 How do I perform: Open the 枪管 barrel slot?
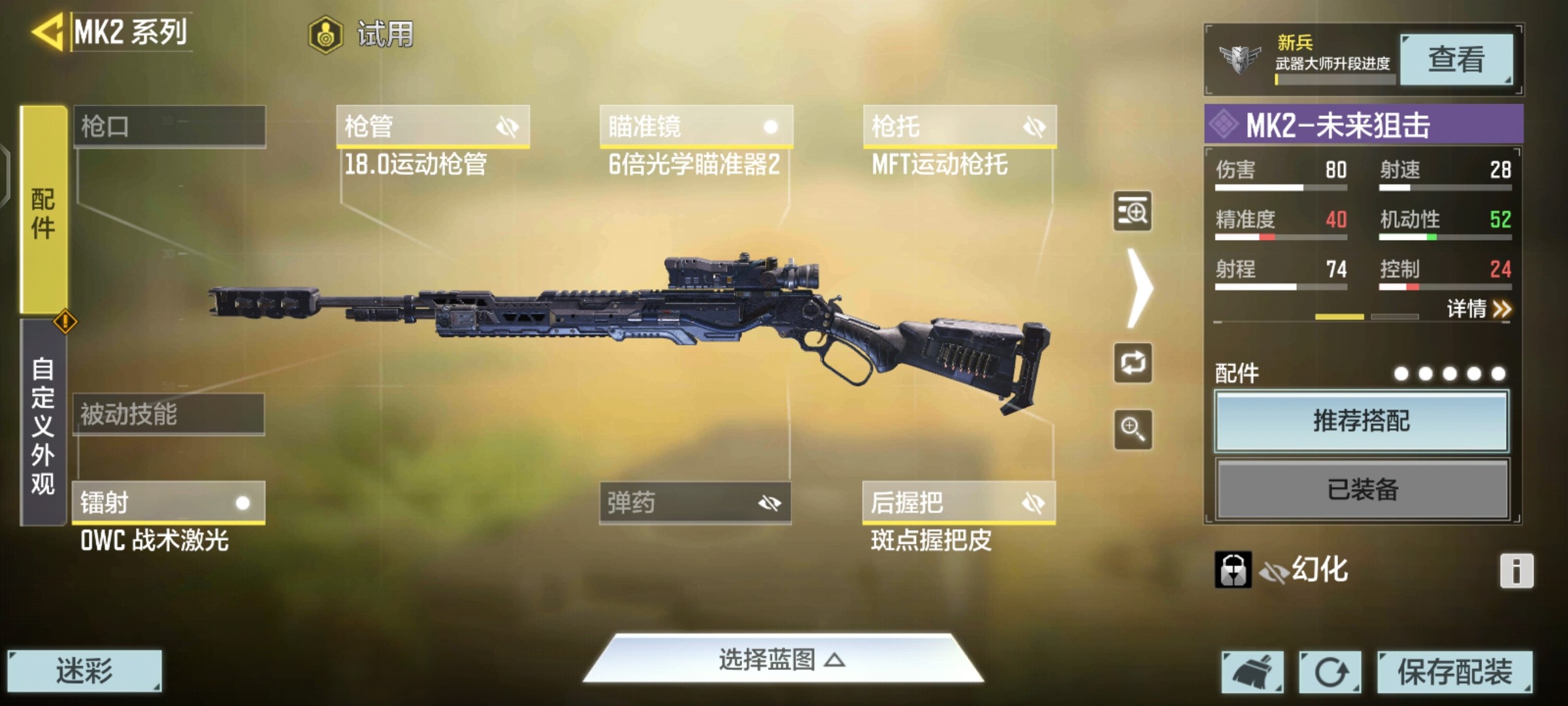(x=433, y=126)
